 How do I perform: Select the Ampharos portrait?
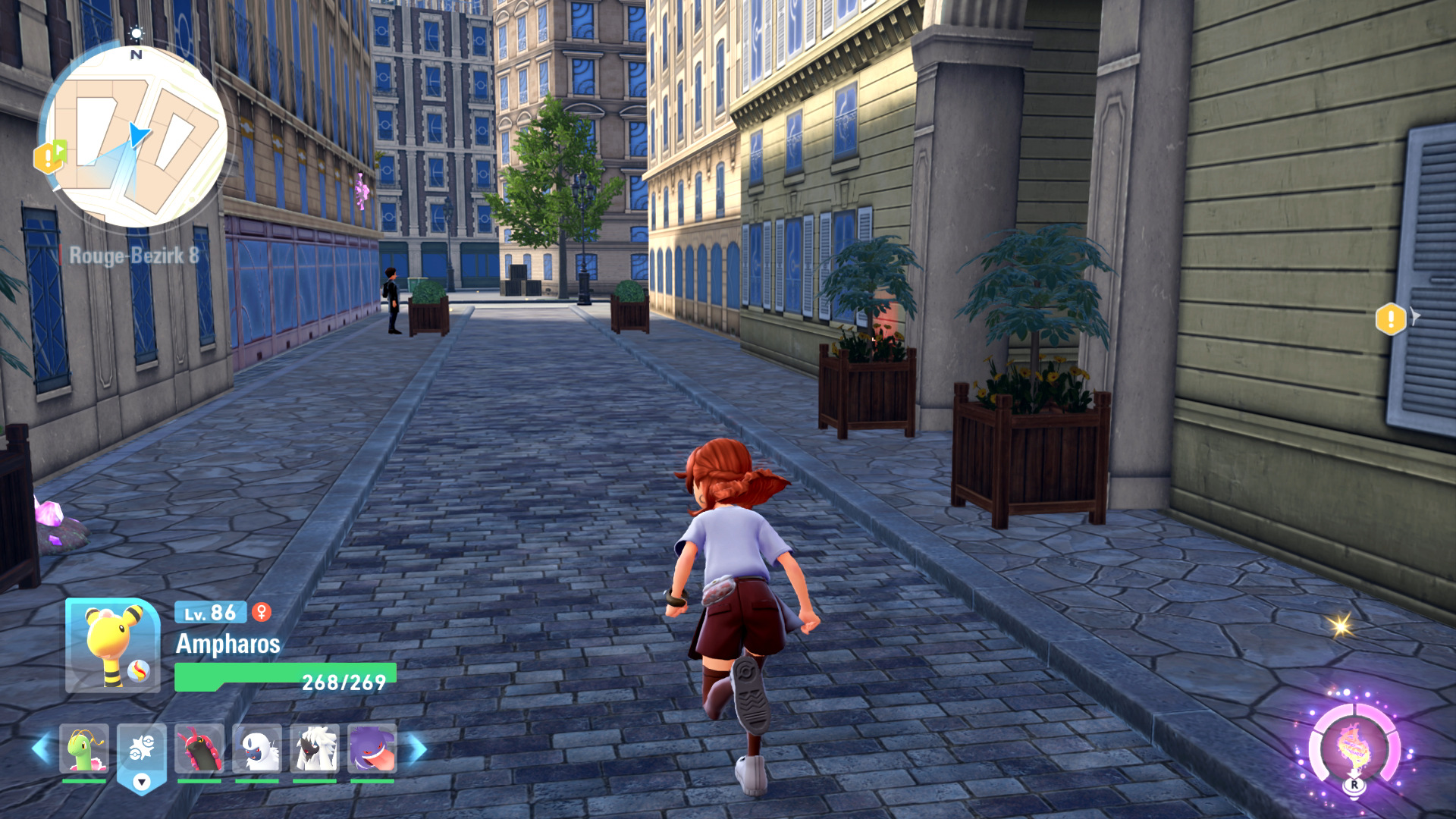pos(112,645)
